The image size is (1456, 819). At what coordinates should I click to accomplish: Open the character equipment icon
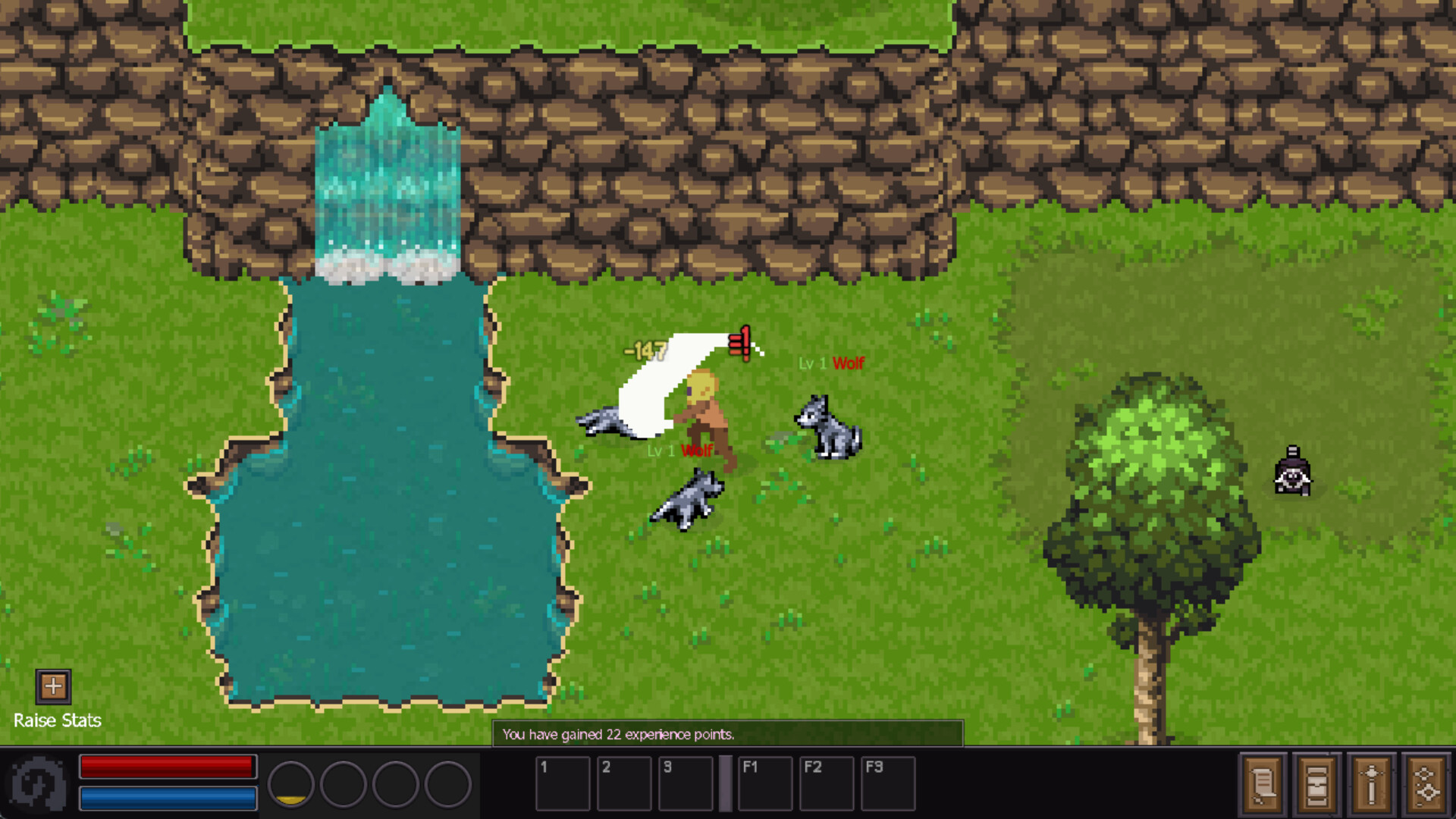click(x=1373, y=785)
